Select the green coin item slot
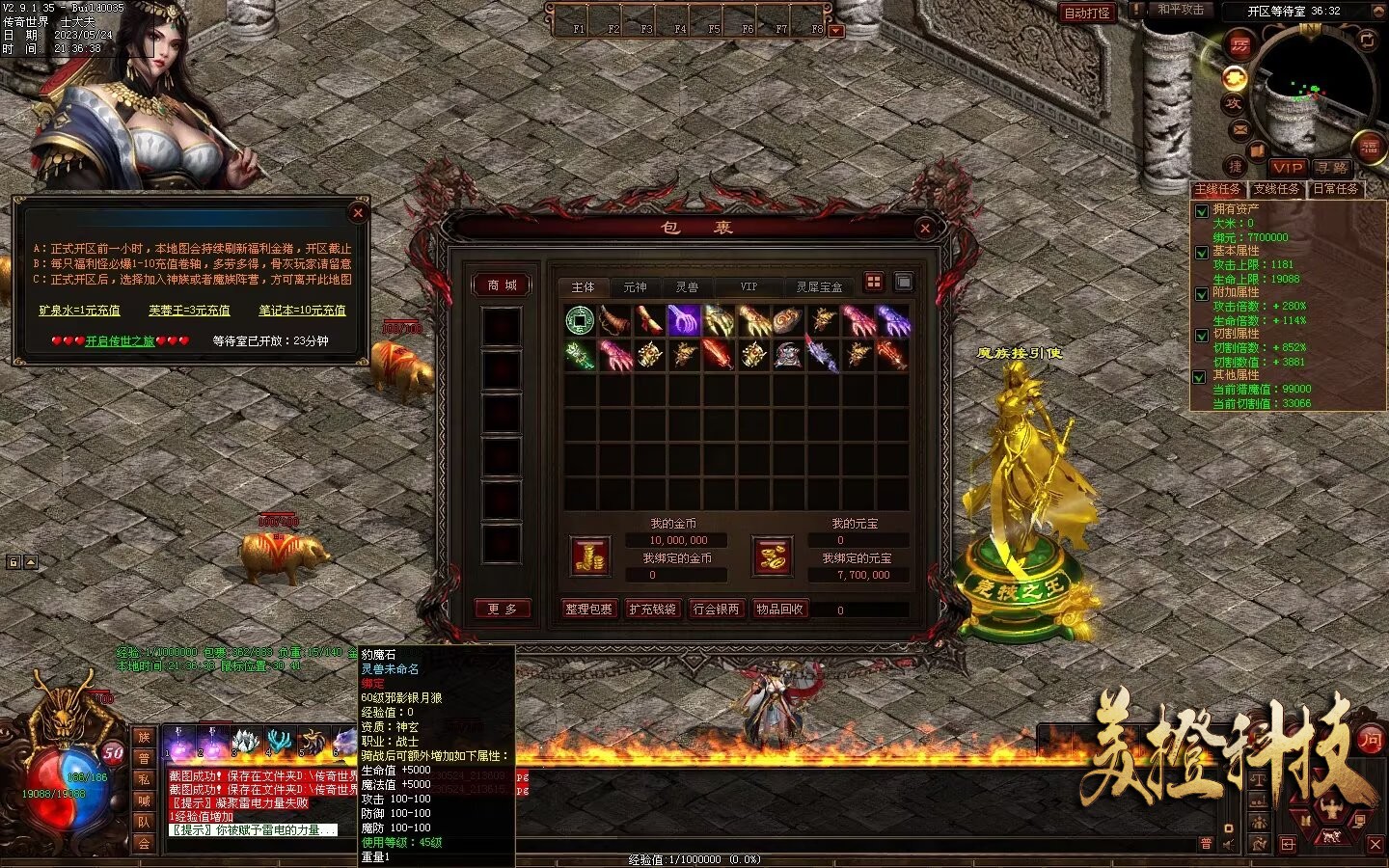The height and width of the screenshot is (868, 1389). (580, 319)
